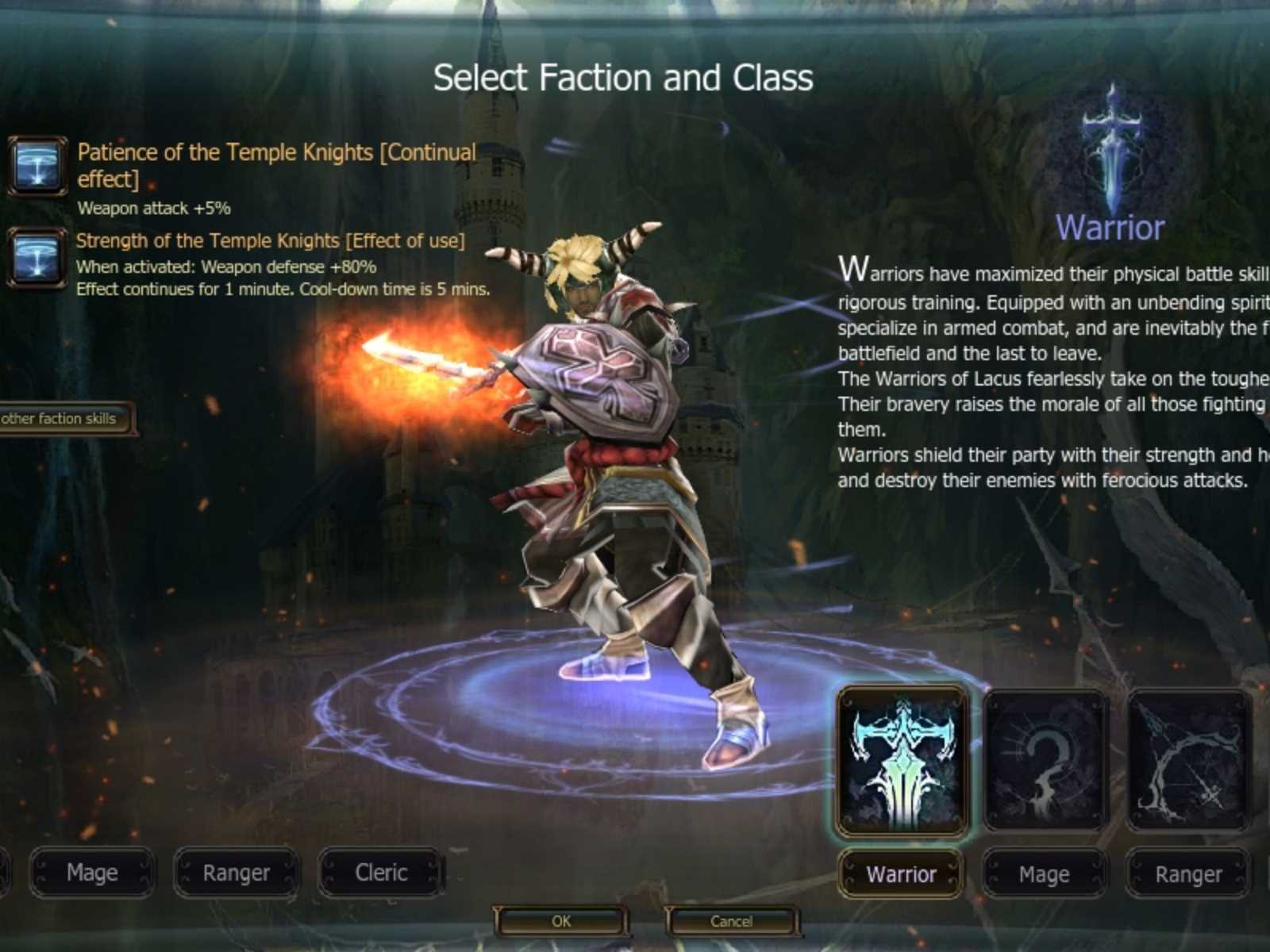Image resolution: width=1270 pixels, height=952 pixels.
Task: Choose the Cleric class
Action: coord(382,872)
